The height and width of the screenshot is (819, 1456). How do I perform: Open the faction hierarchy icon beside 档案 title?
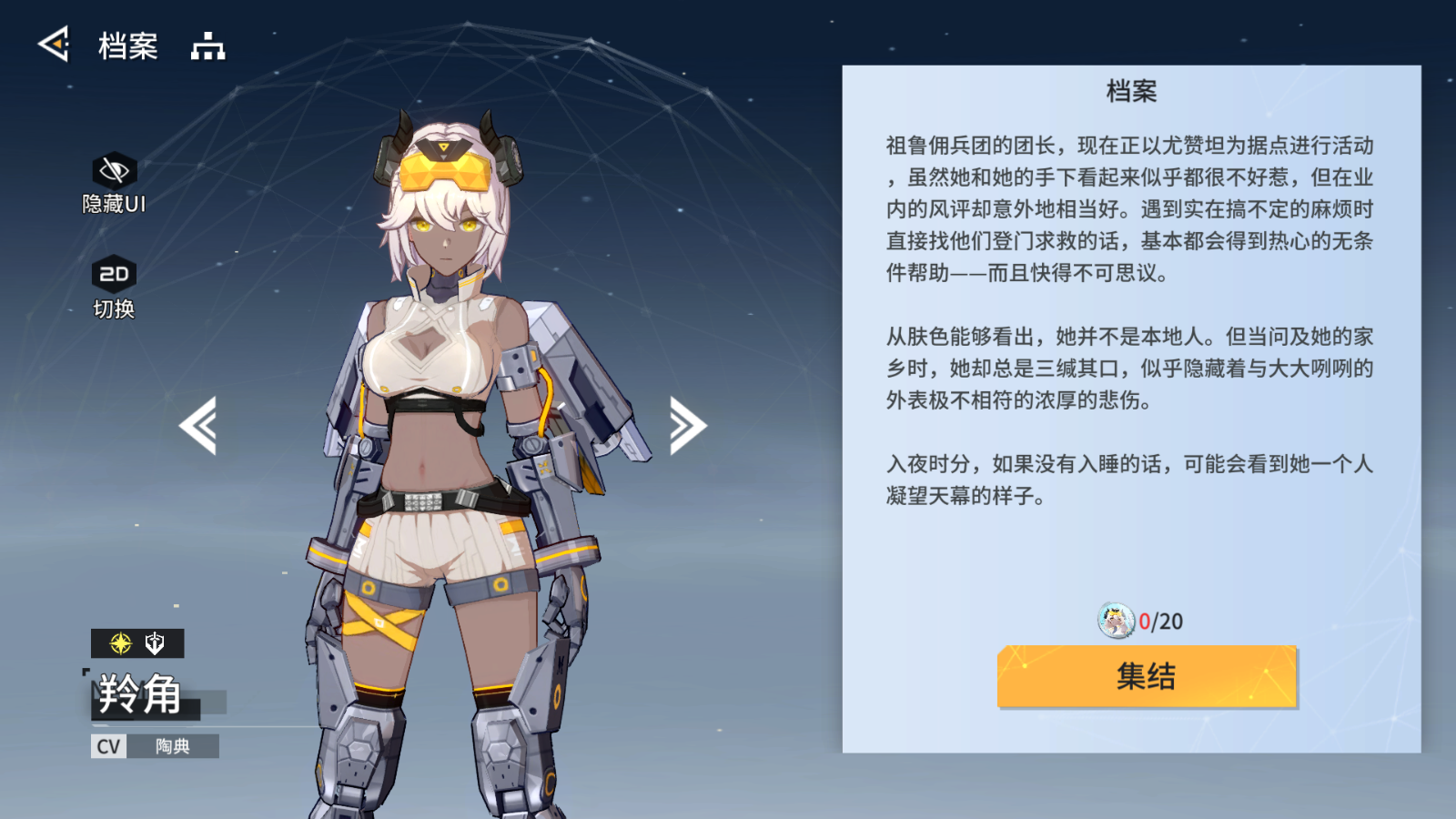click(208, 45)
